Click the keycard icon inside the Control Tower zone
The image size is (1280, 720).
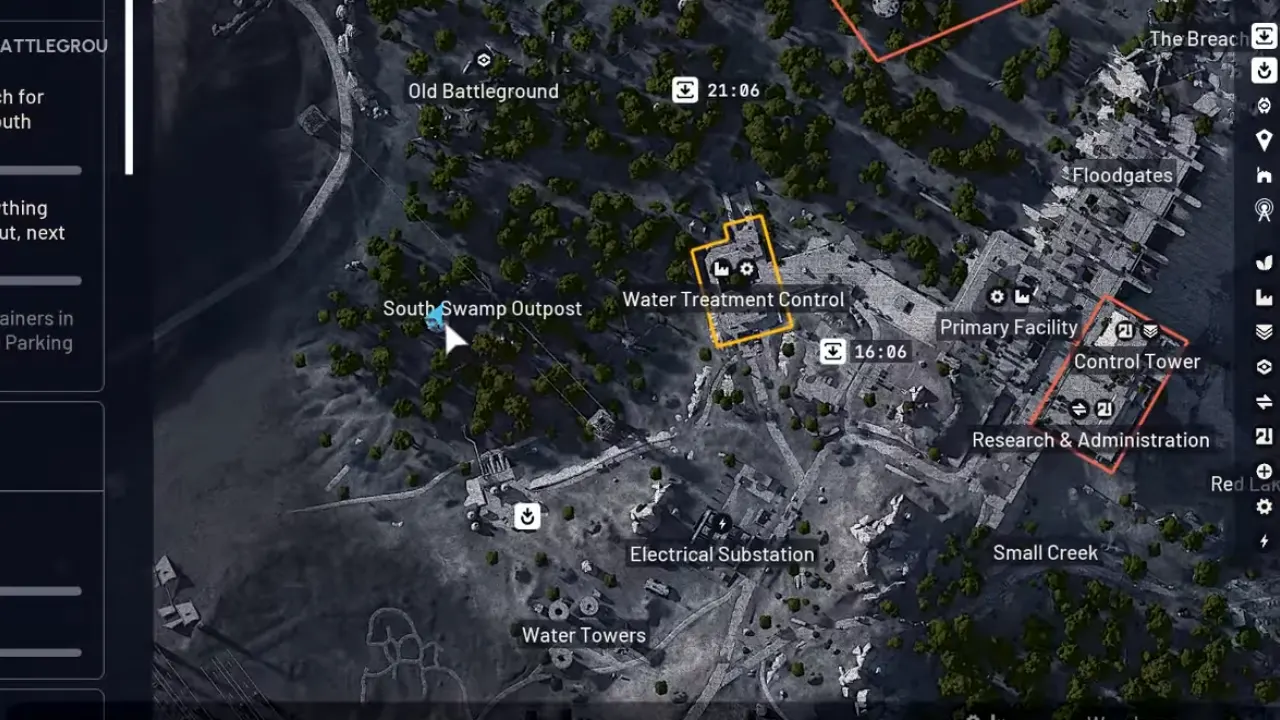(x=1123, y=330)
